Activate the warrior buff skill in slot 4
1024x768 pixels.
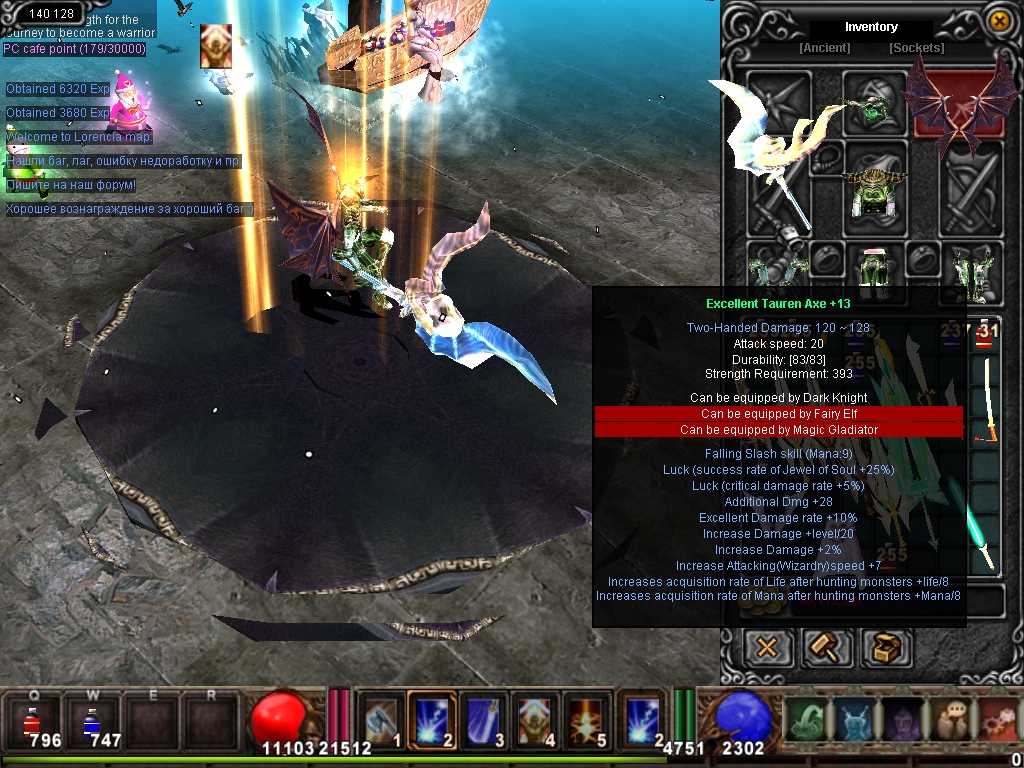pos(537,719)
